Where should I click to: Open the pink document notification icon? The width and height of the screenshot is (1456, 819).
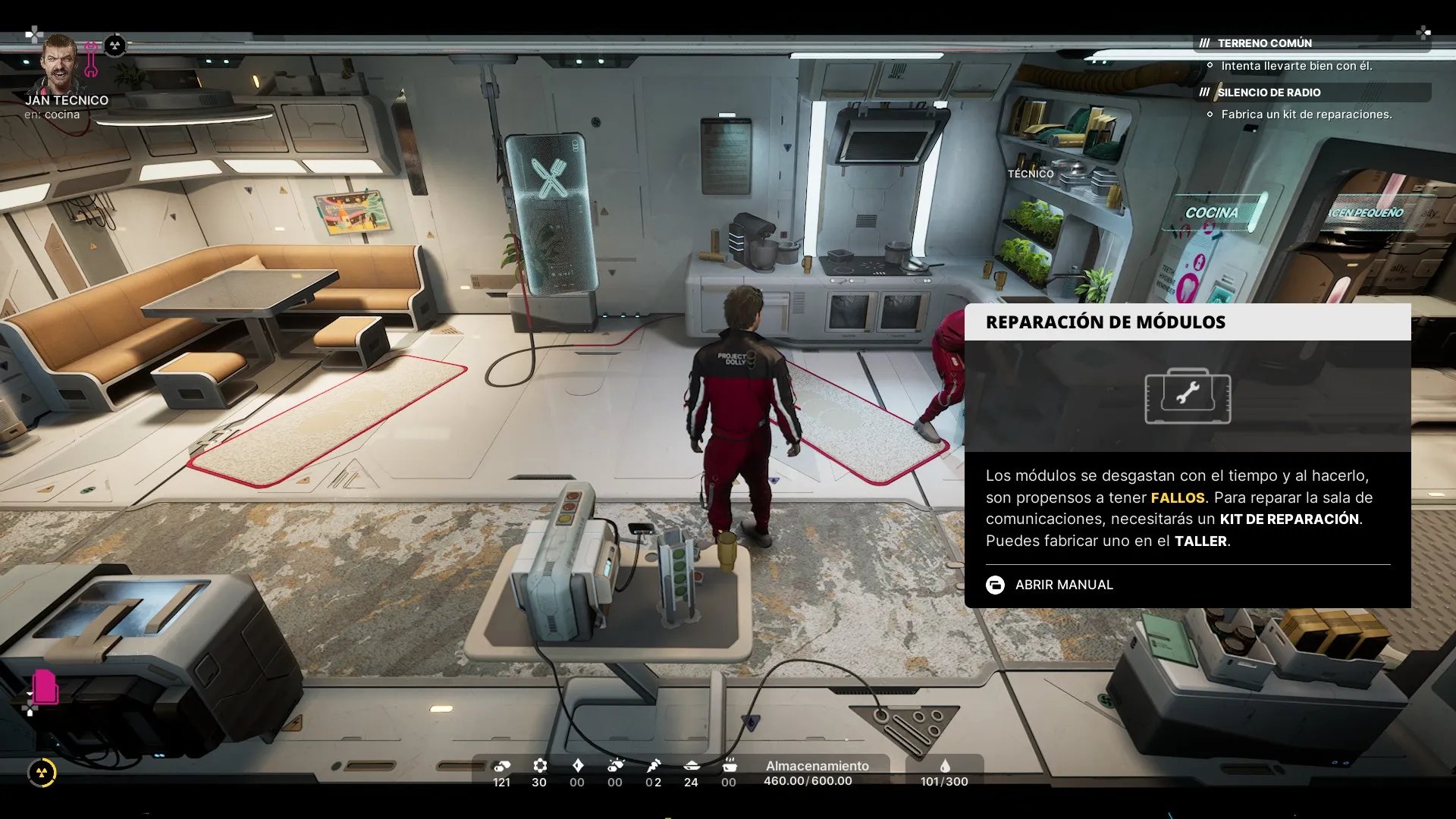click(x=45, y=686)
